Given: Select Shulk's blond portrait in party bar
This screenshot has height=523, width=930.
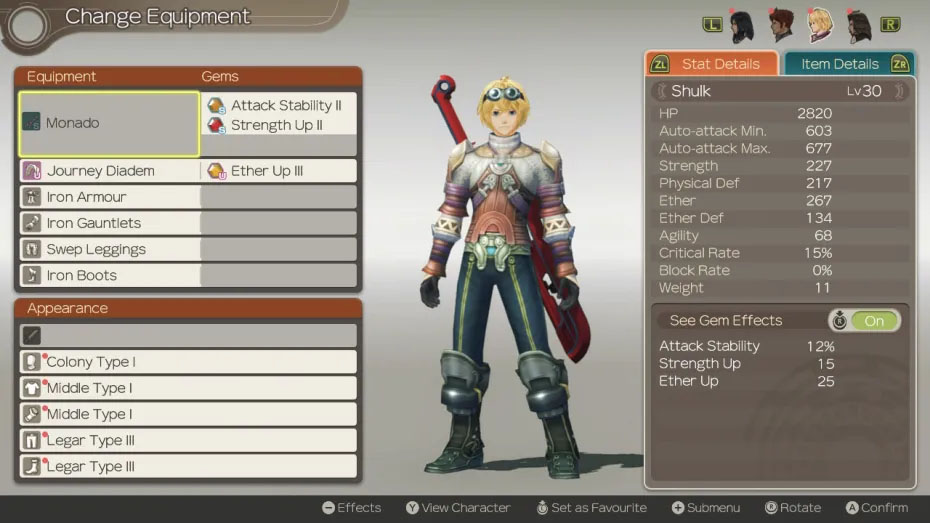Looking at the screenshot, I should pyautogui.click(x=820, y=25).
